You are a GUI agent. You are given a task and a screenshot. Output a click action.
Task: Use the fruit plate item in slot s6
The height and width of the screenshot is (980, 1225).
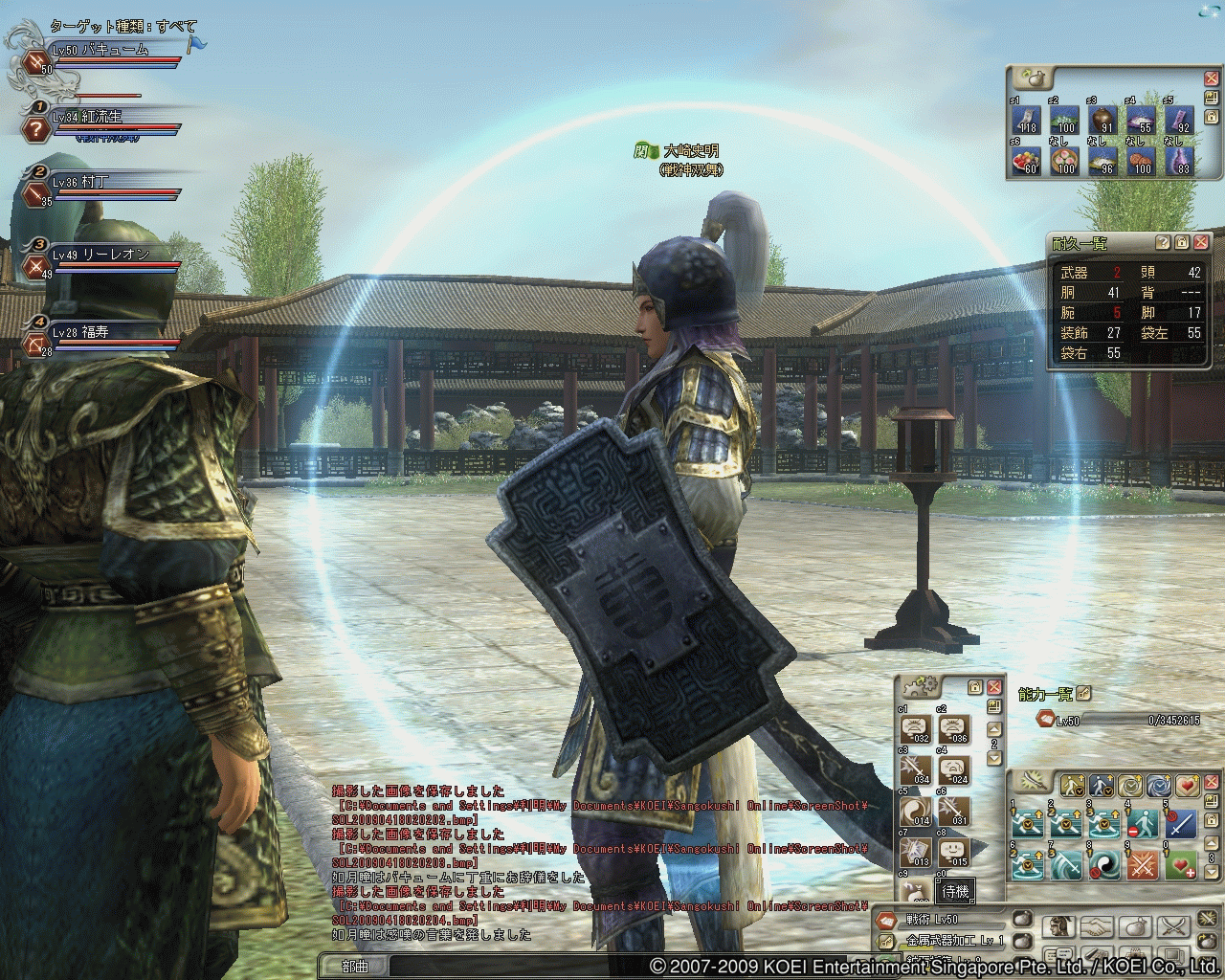[x=1027, y=159]
